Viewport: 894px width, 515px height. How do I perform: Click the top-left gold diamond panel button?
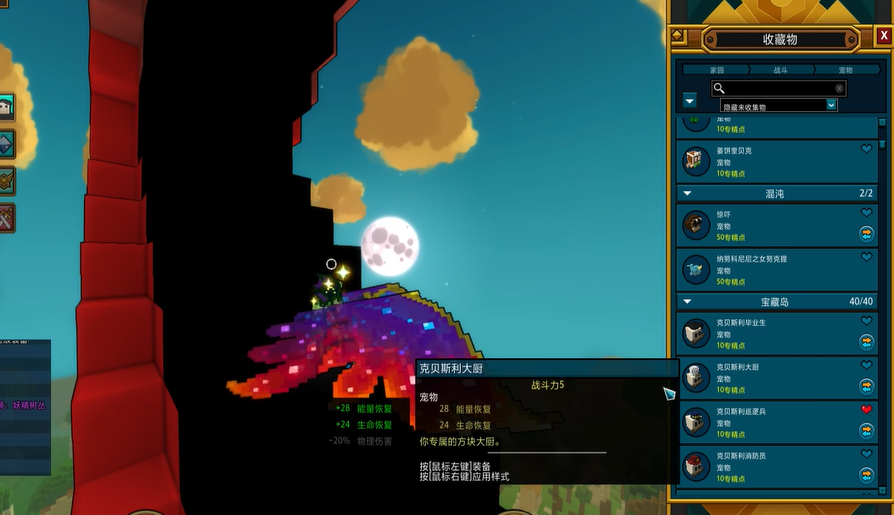coord(677,37)
